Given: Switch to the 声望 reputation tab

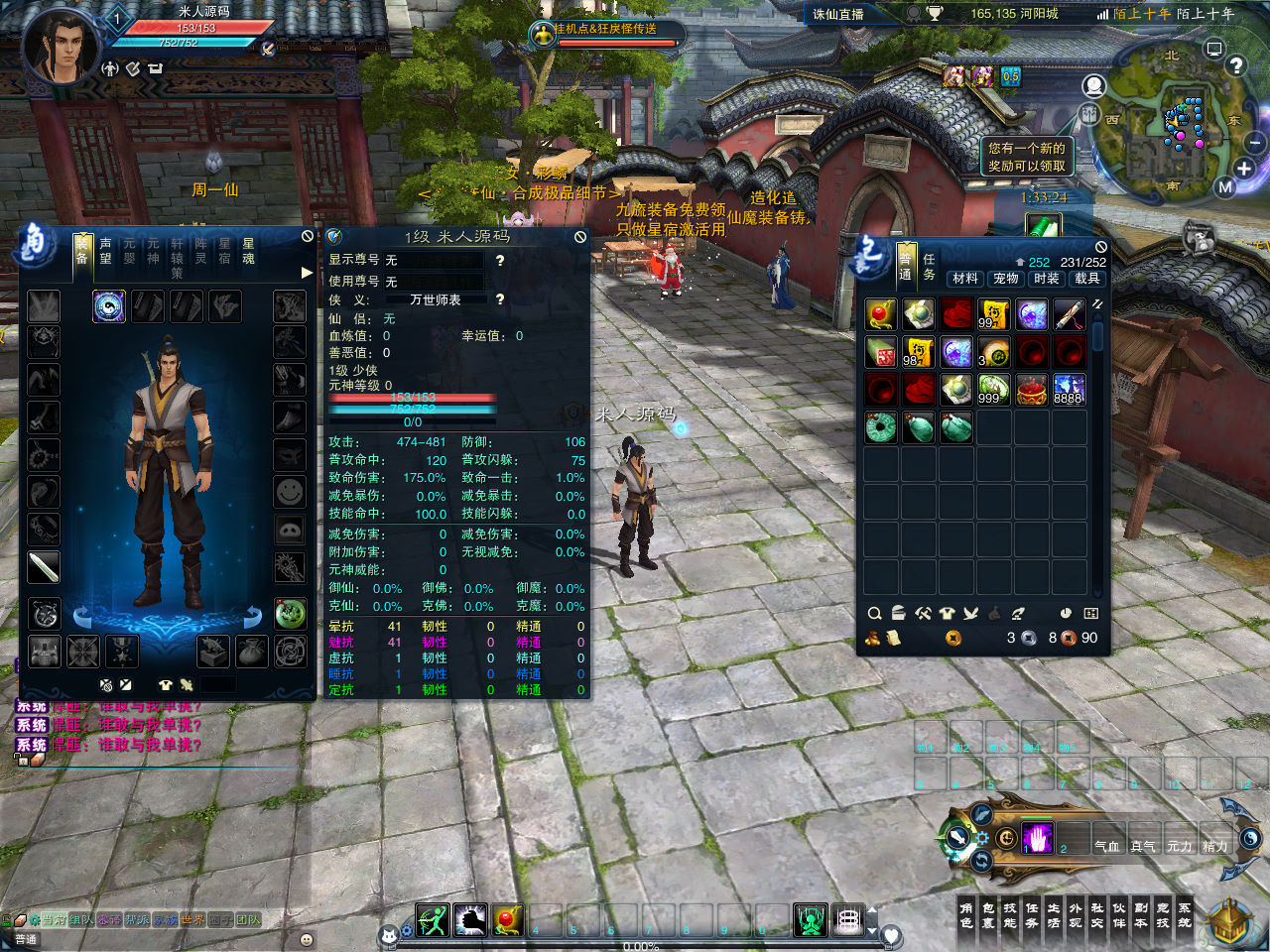Looking at the screenshot, I should (105, 250).
